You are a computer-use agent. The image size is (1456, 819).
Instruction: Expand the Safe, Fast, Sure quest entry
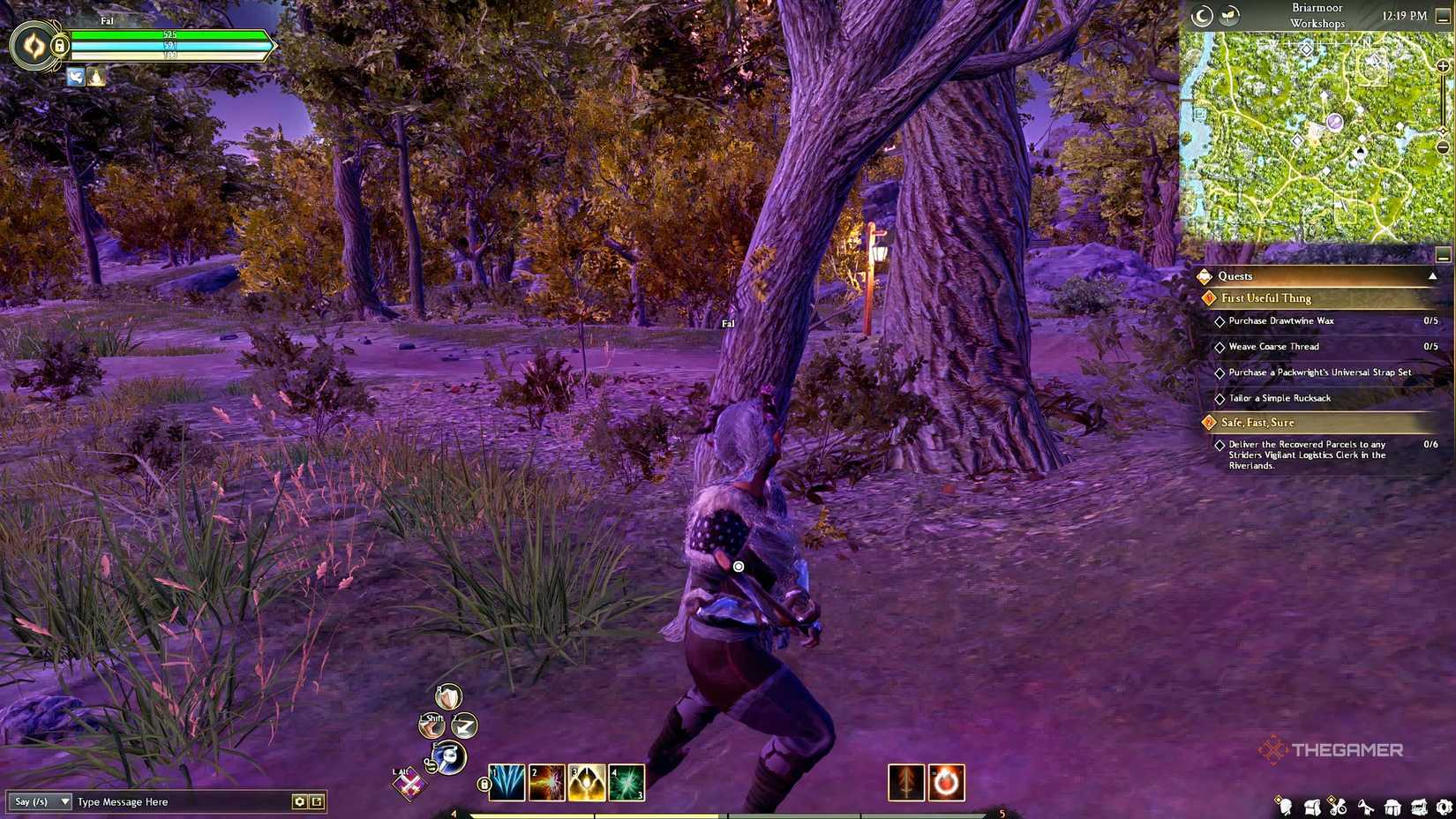click(1258, 423)
